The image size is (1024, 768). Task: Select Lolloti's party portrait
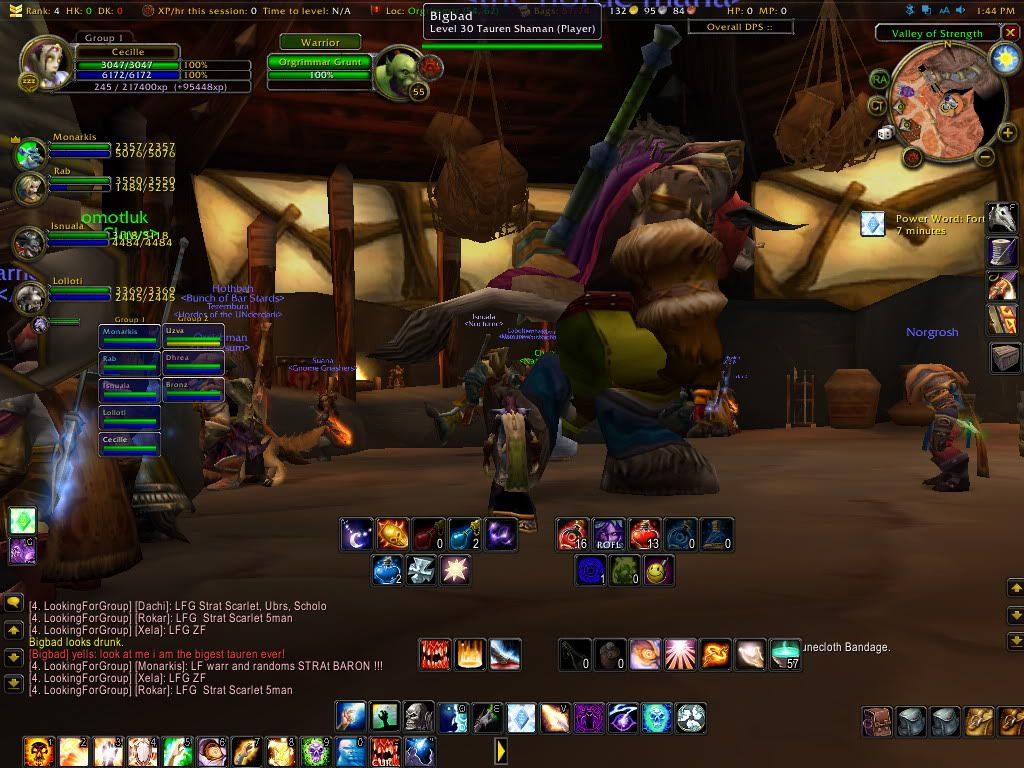tap(29, 297)
